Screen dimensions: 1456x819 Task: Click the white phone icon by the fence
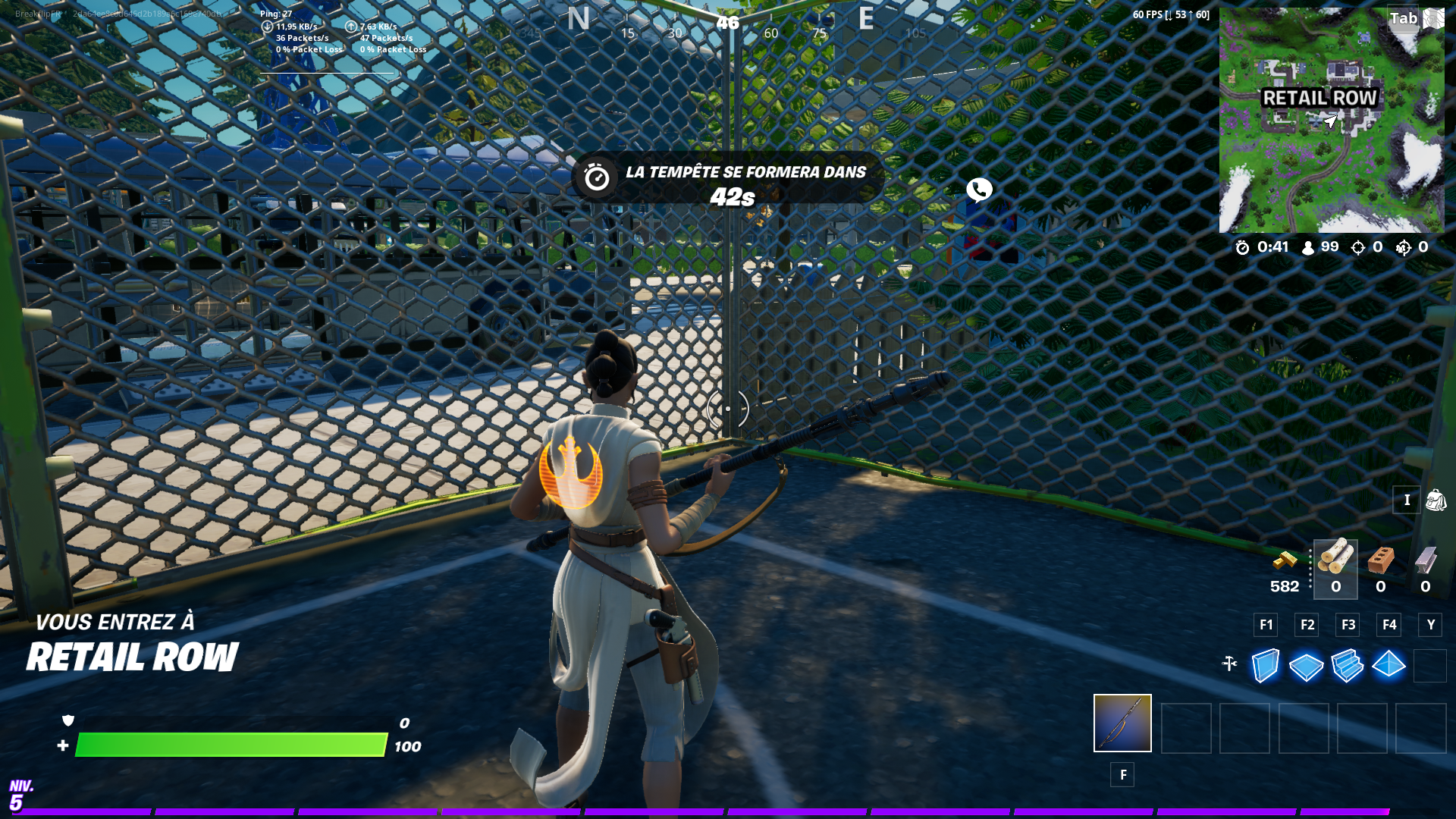point(979,190)
